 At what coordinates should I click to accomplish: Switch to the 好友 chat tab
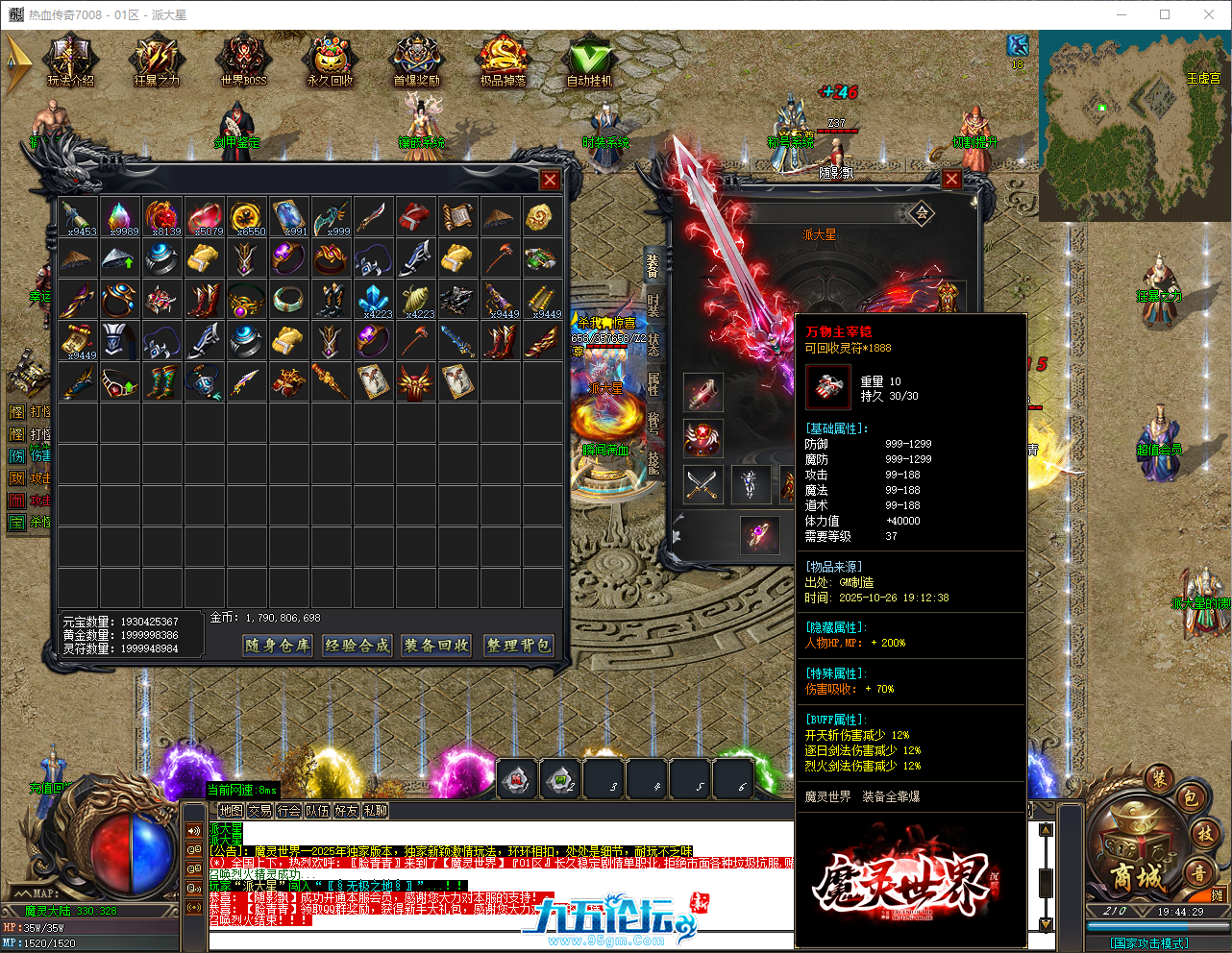pyautogui.click(x=344, y=810)
